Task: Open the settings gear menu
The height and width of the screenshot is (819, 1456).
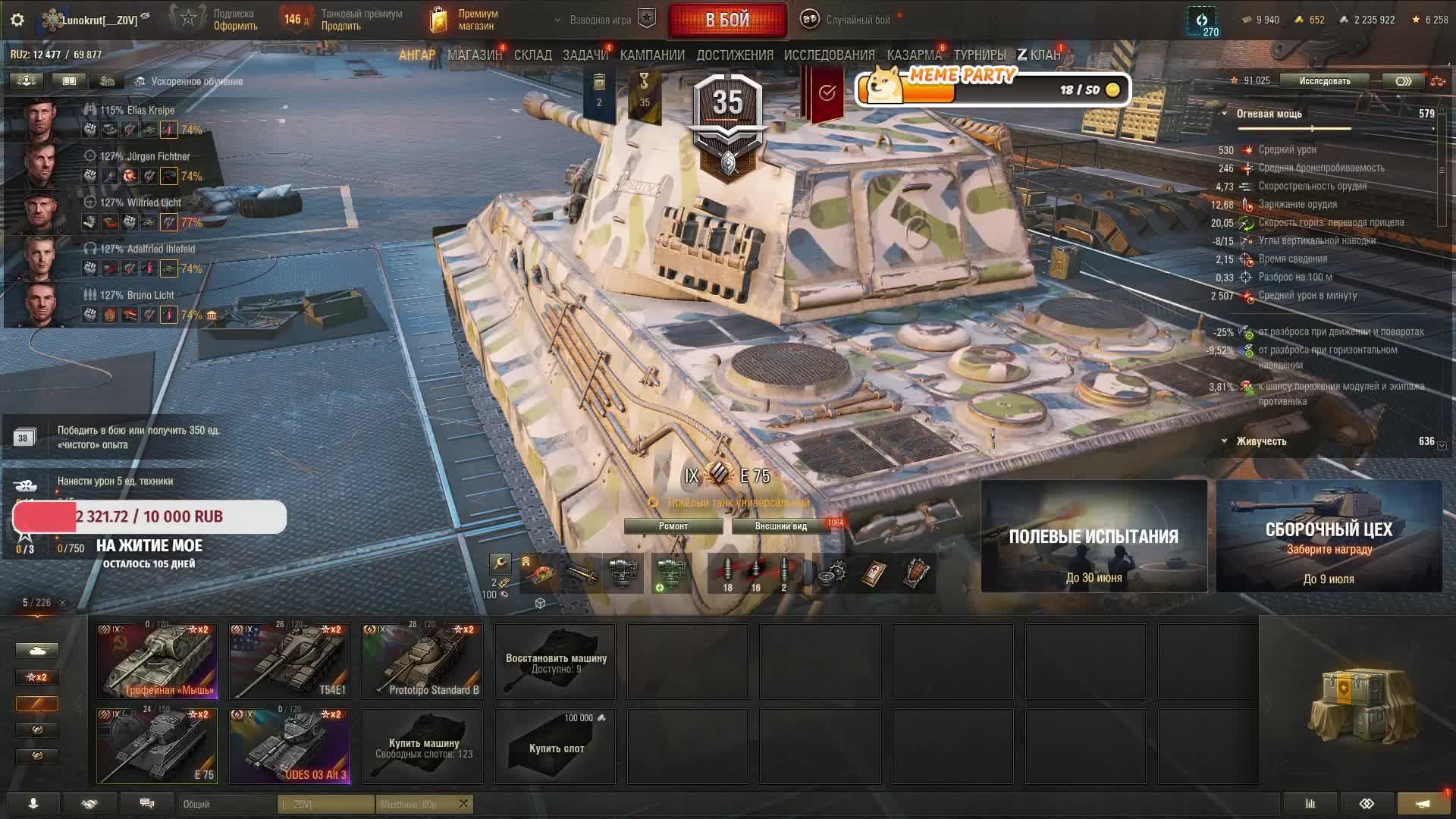Action: click(17, 20)
